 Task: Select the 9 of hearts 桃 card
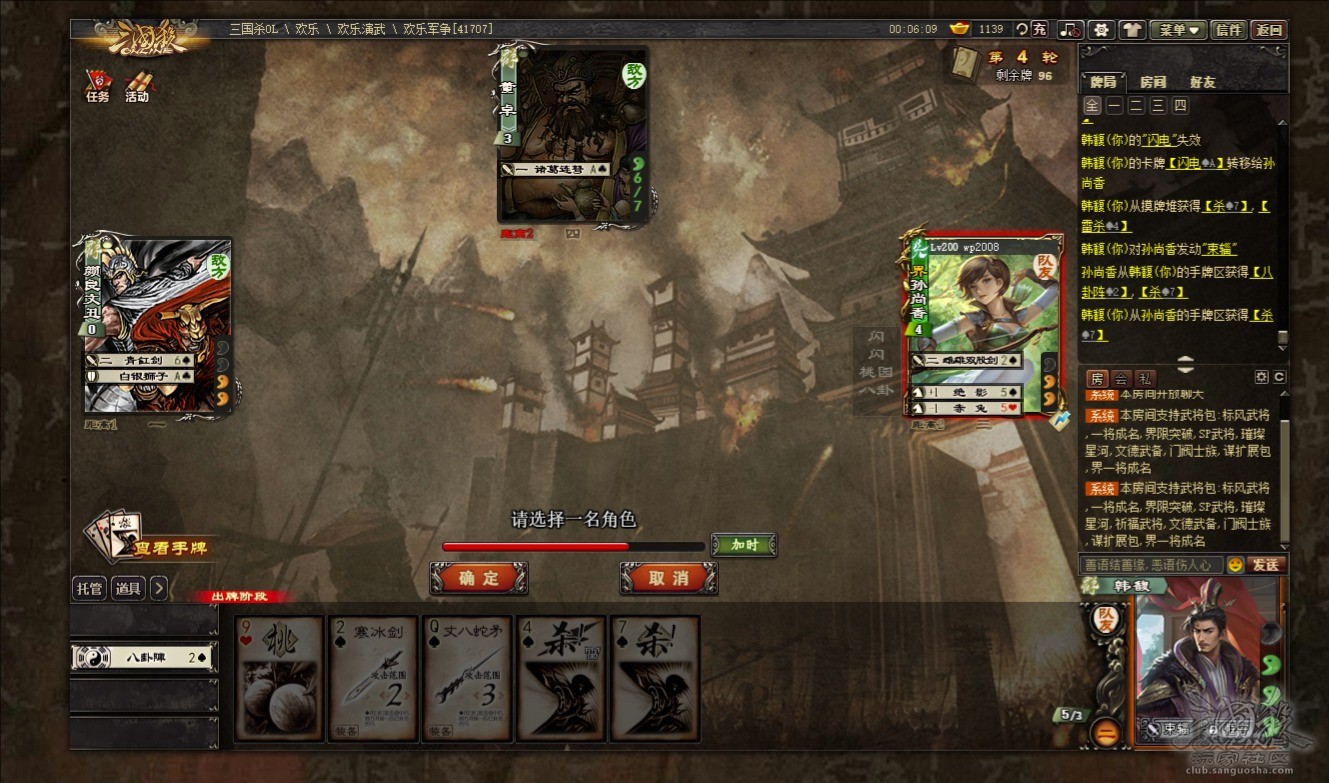(280, 678)
